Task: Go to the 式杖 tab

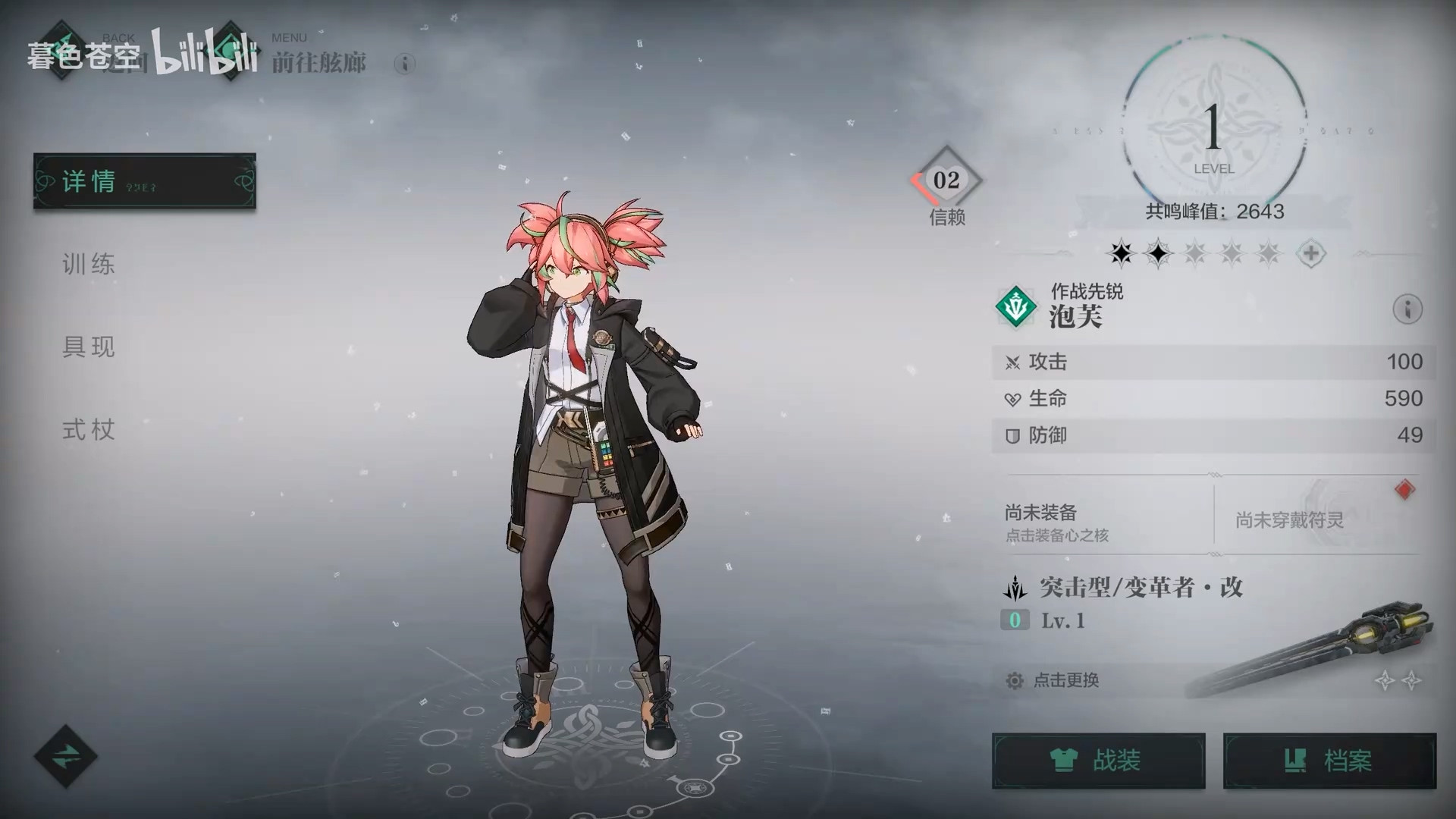Action: point(89,430)
